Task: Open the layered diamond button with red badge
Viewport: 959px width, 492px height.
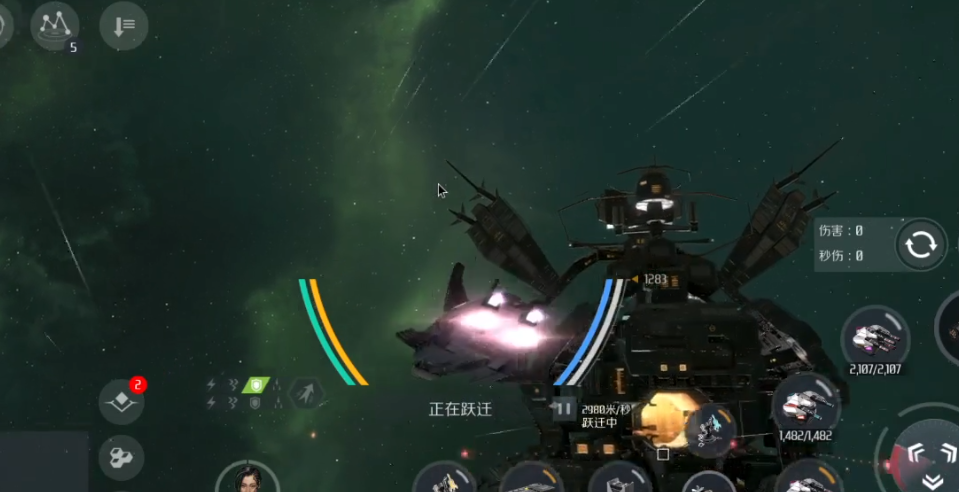Action: click(x=121, y=401)
